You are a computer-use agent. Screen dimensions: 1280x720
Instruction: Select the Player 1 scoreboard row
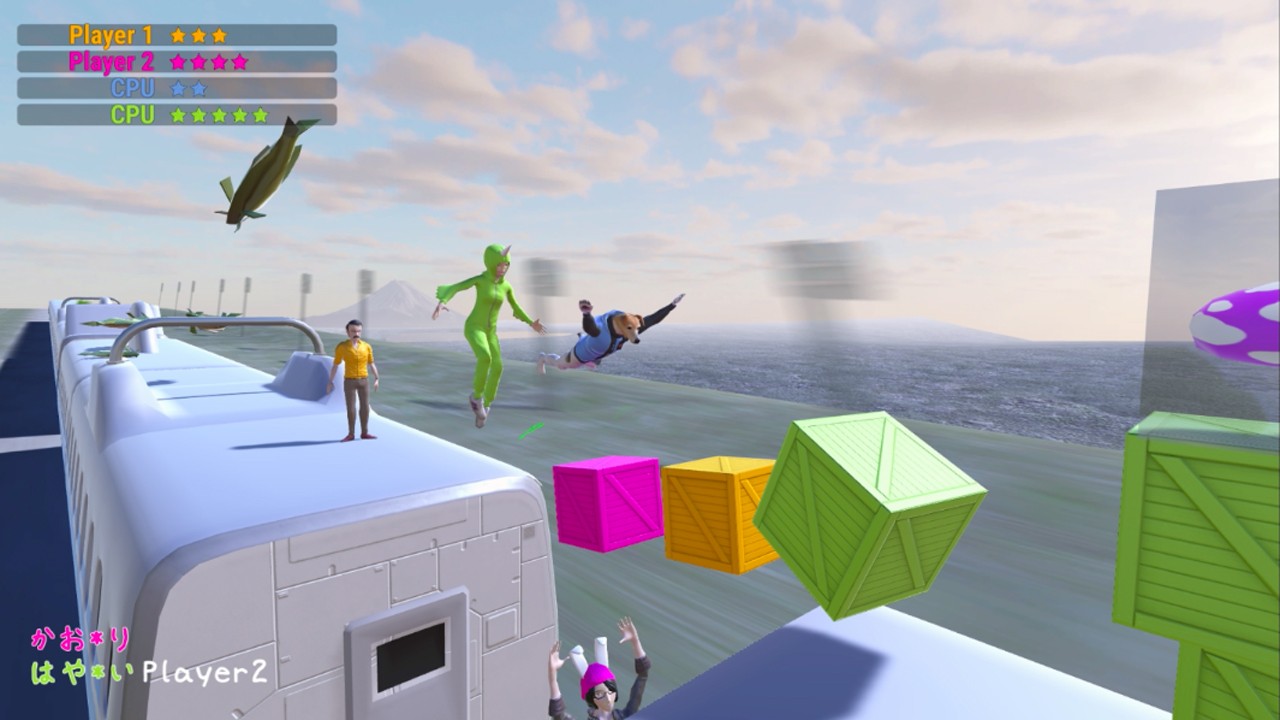[175, 34]
